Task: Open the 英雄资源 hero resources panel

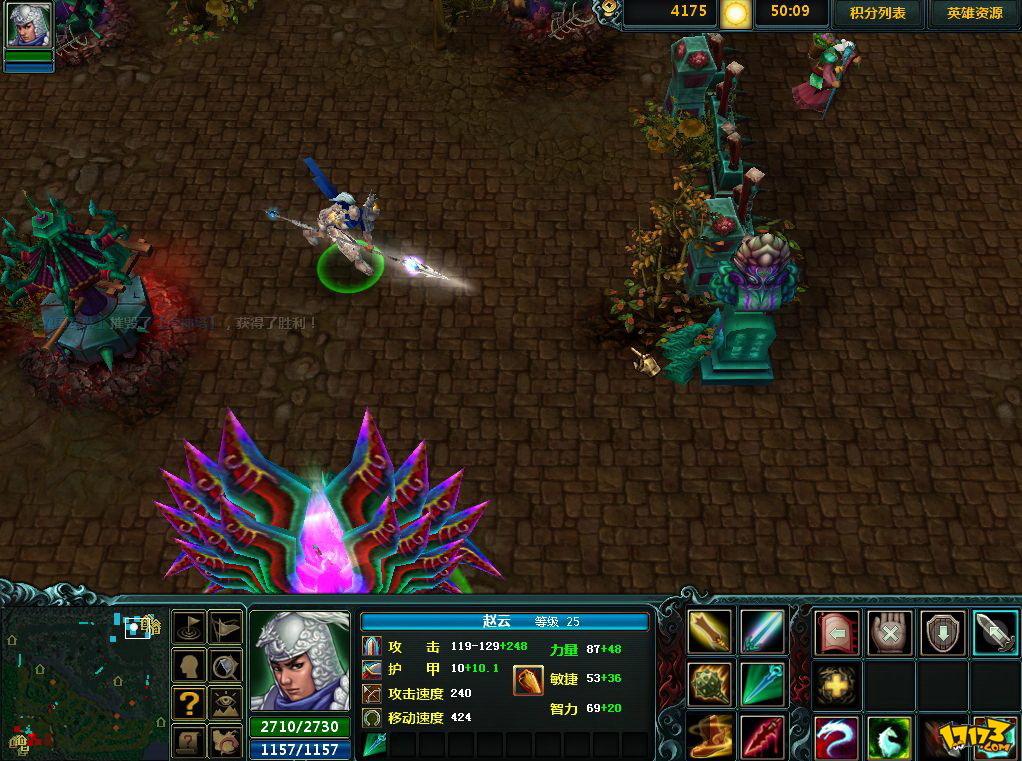Action: (x=974, y=13)
